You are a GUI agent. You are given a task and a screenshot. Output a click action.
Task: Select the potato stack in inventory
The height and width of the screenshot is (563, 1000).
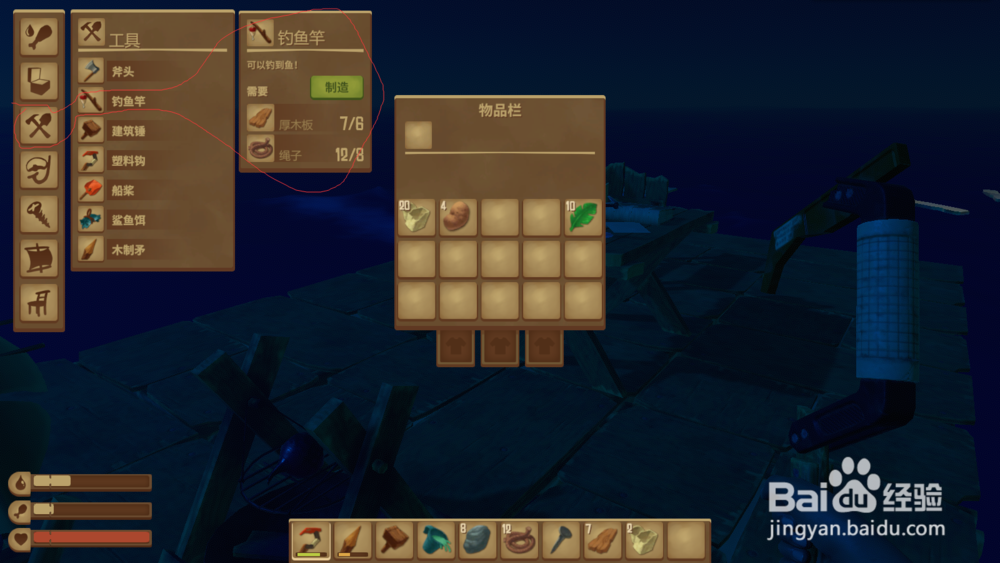(x=458, y=217)
